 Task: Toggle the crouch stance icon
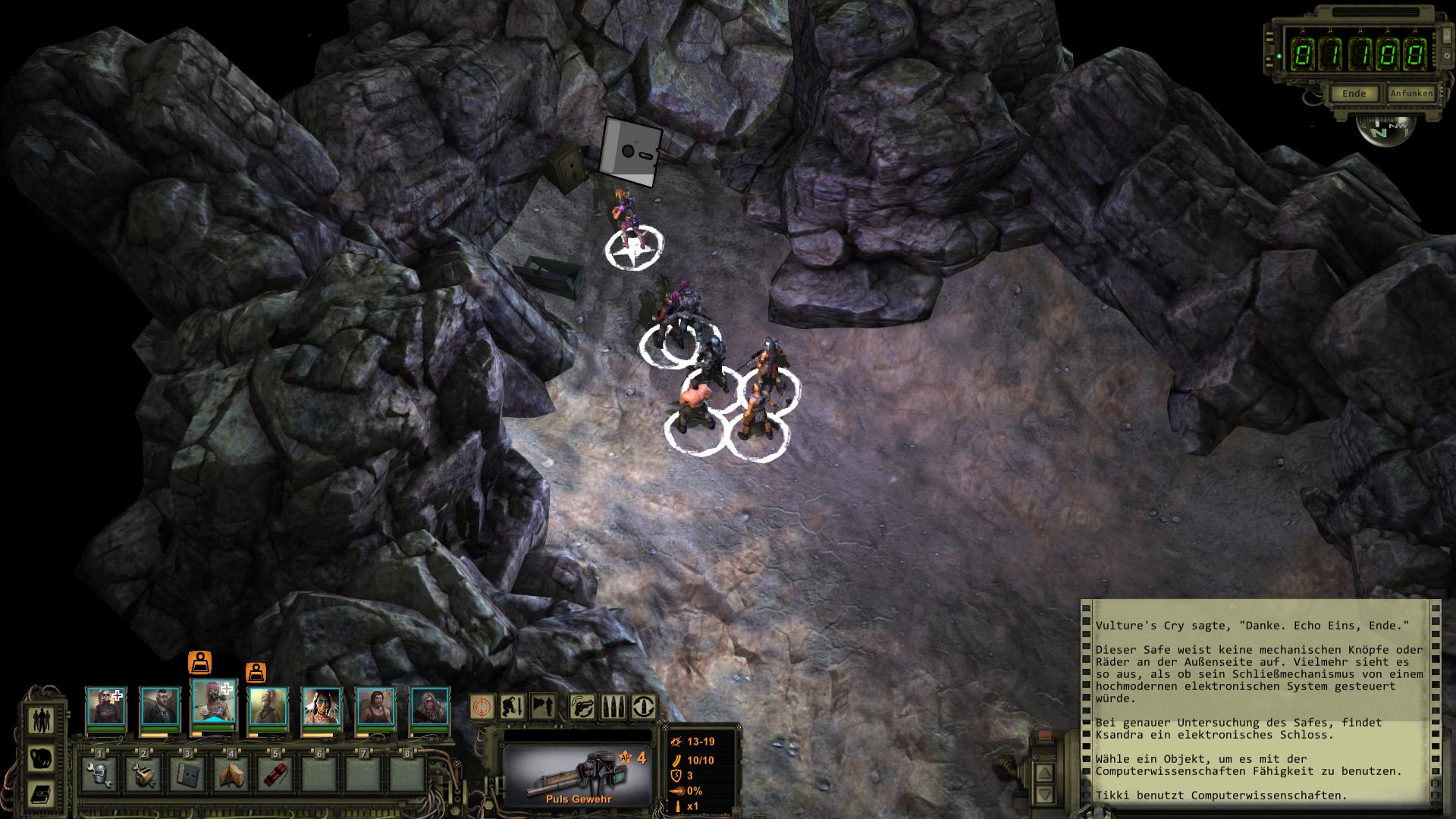[x=513, y=707]
